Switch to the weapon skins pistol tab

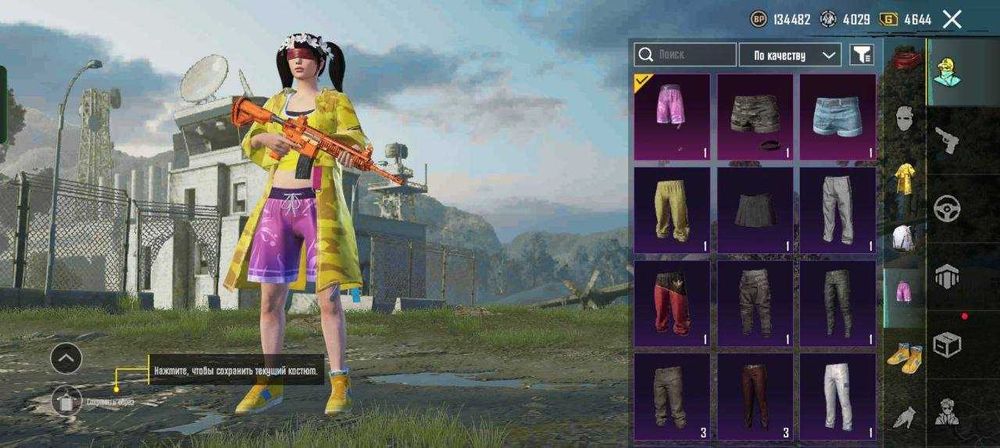point(946,141)
